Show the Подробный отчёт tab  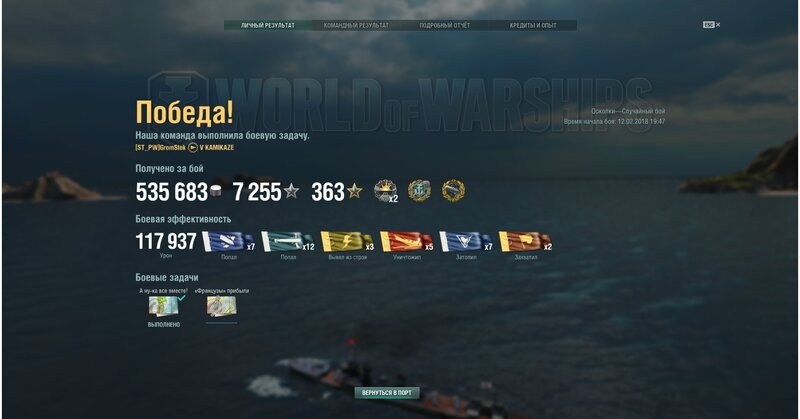coord(444,25)
